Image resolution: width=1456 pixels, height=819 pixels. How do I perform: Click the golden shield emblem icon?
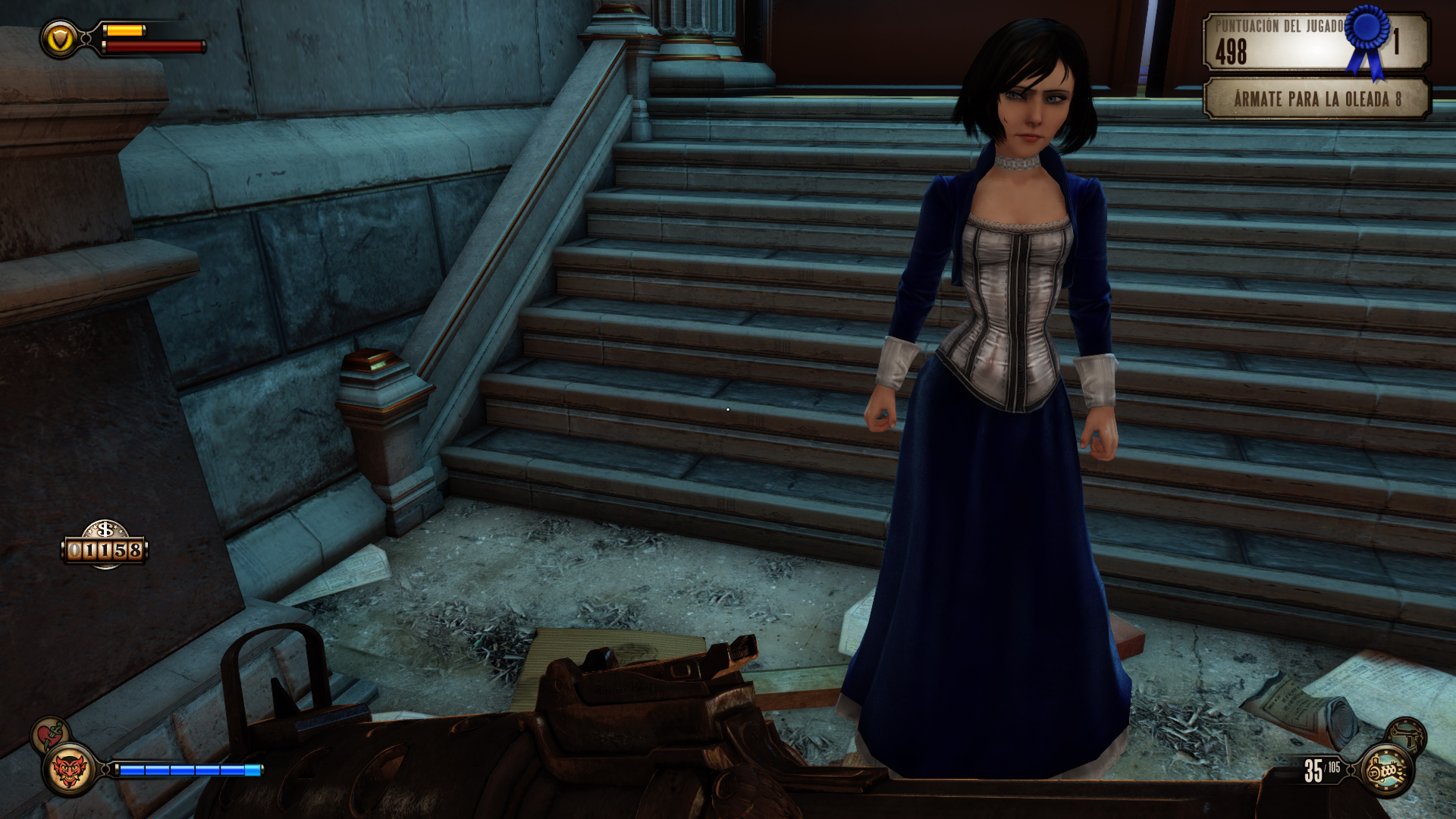pos(60,39)
